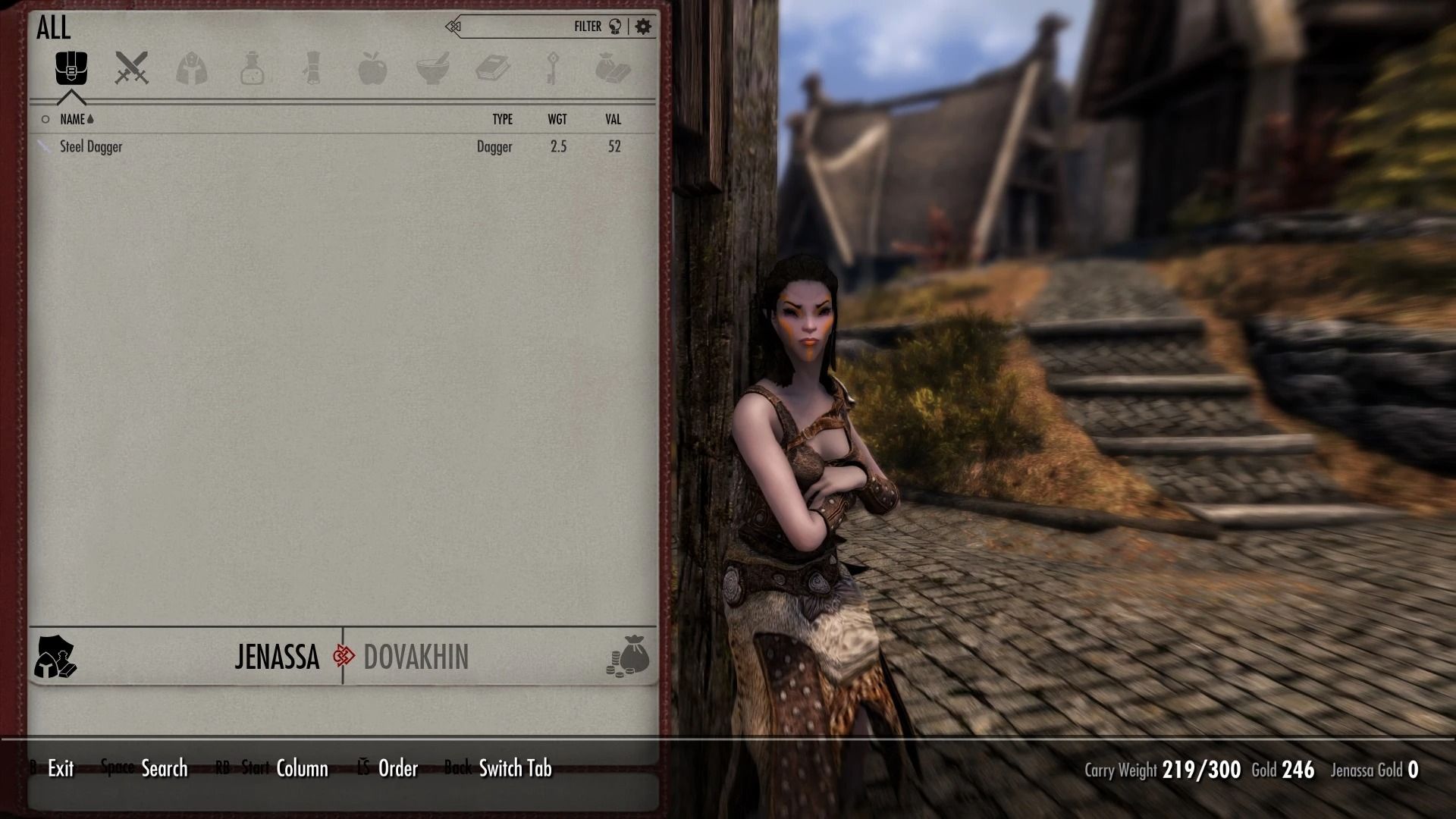1456x819 pixels.
Task: Click NAME header to reverse sort order
Action: (74, 119)
